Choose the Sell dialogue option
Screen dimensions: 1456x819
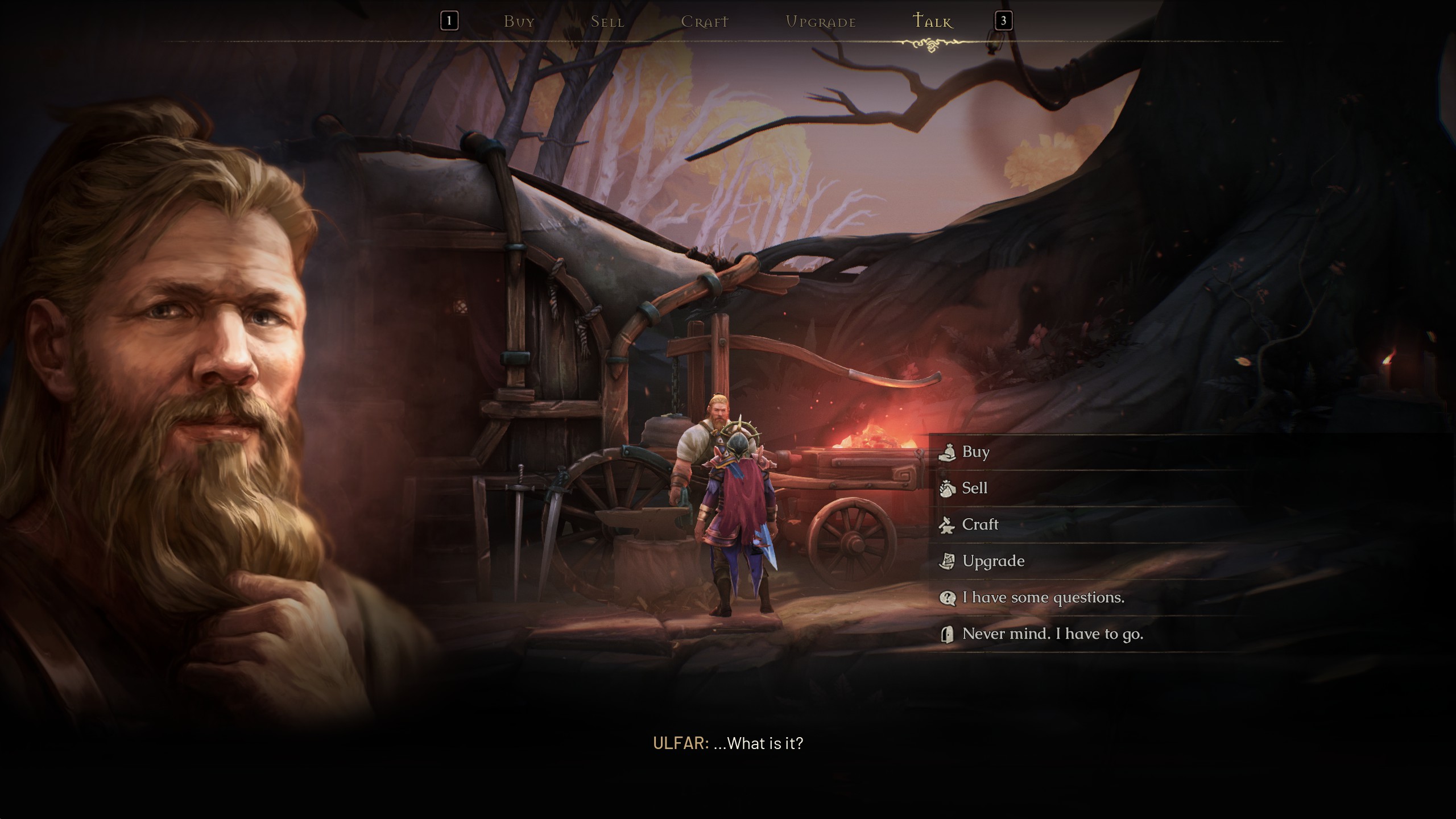(974, 488)
